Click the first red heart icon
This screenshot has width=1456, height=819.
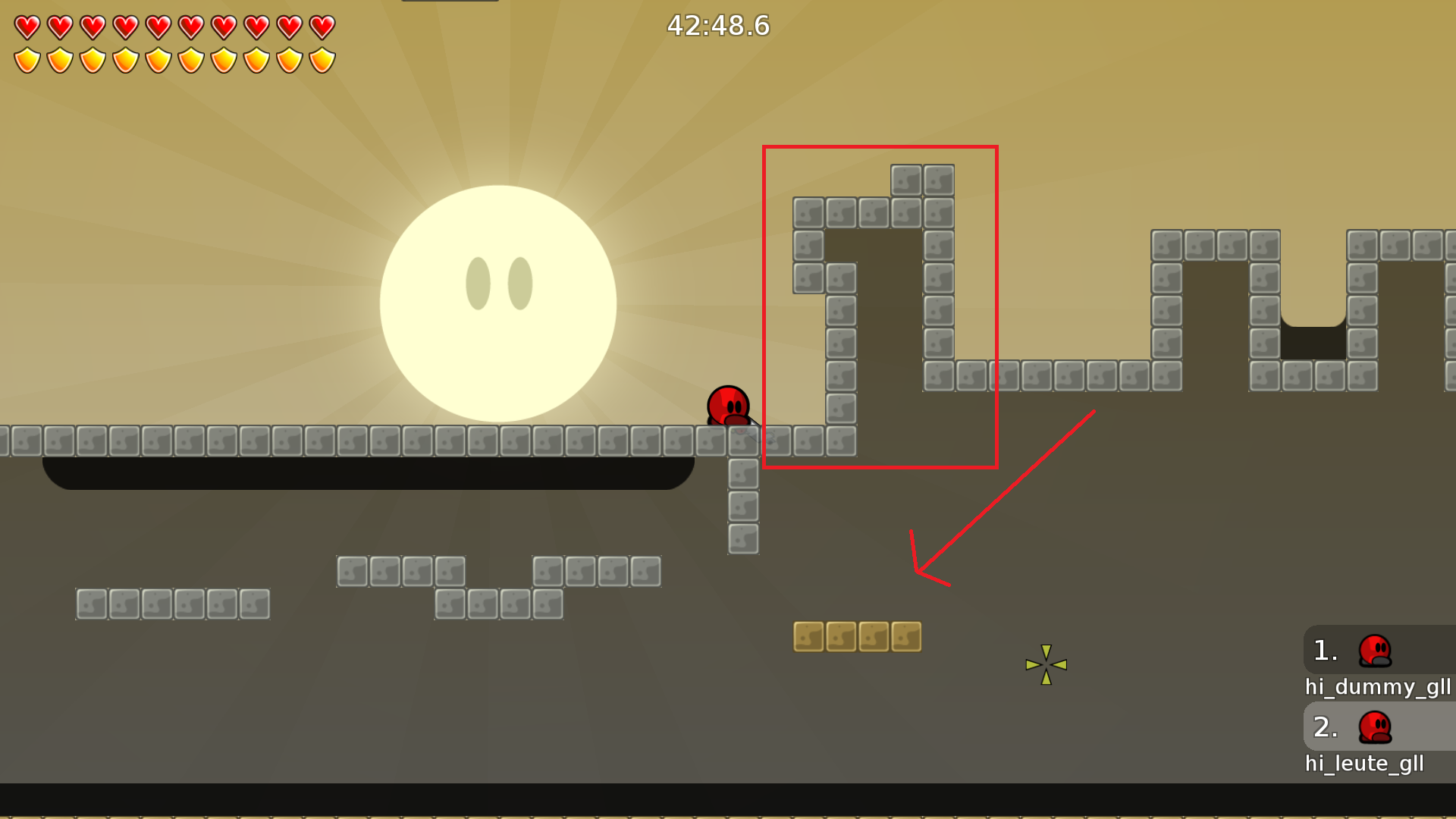click(x=27, y=27)
